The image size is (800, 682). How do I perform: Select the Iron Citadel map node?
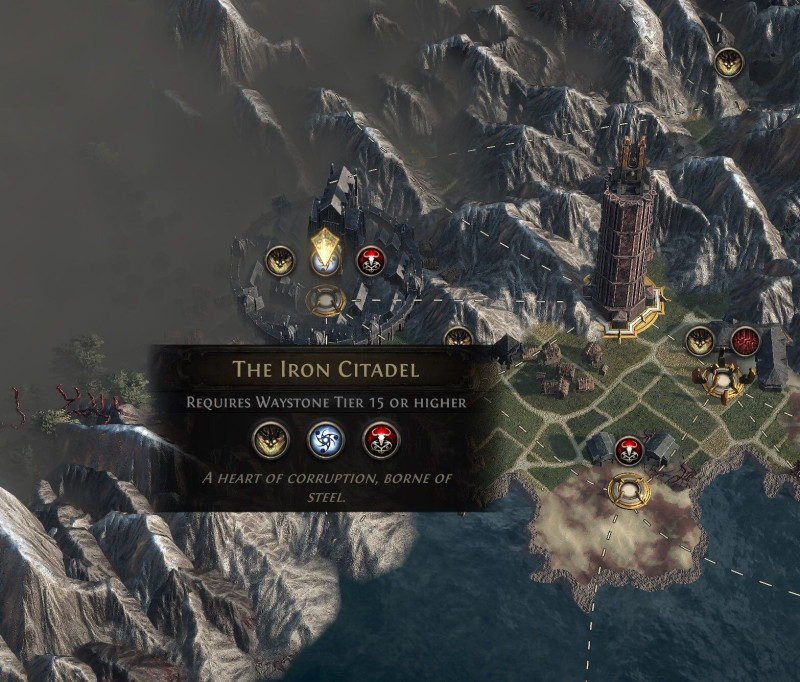[x=325, y=299]
